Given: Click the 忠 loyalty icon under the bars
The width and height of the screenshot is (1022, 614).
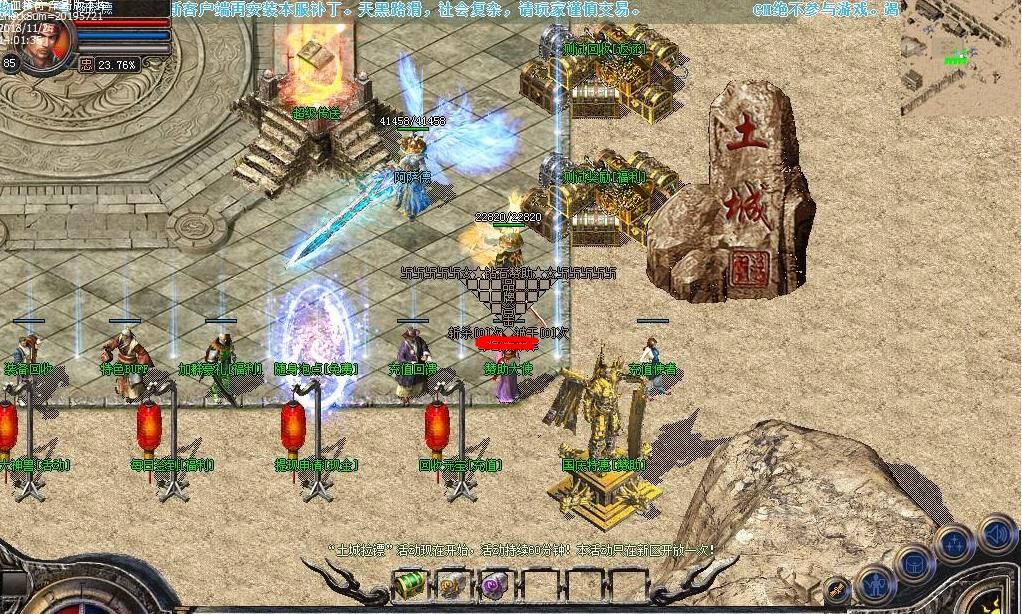Looking at the screenshot, I should [86, 64].
